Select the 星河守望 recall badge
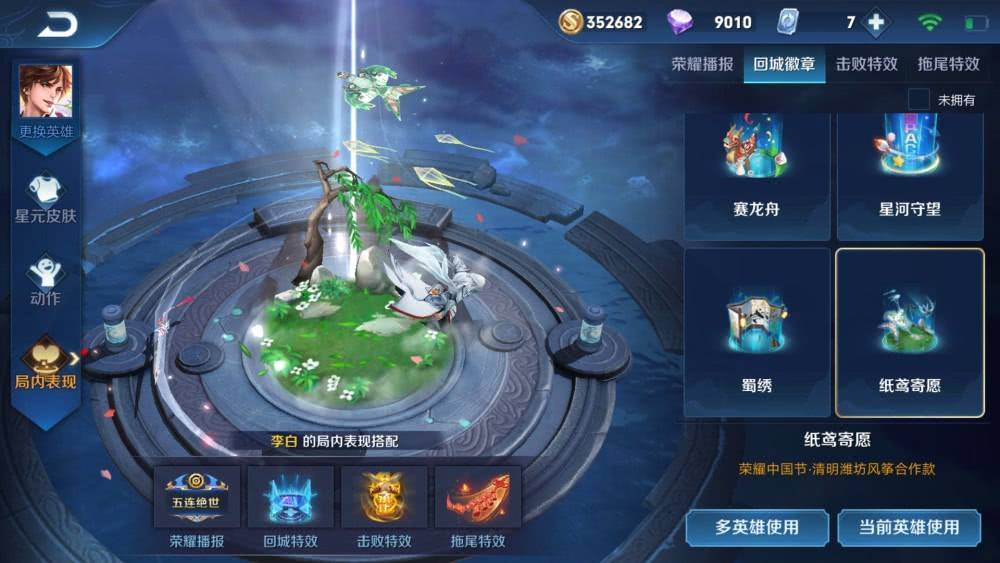This screenshot has height=563, width=1000. click(909, 175)
